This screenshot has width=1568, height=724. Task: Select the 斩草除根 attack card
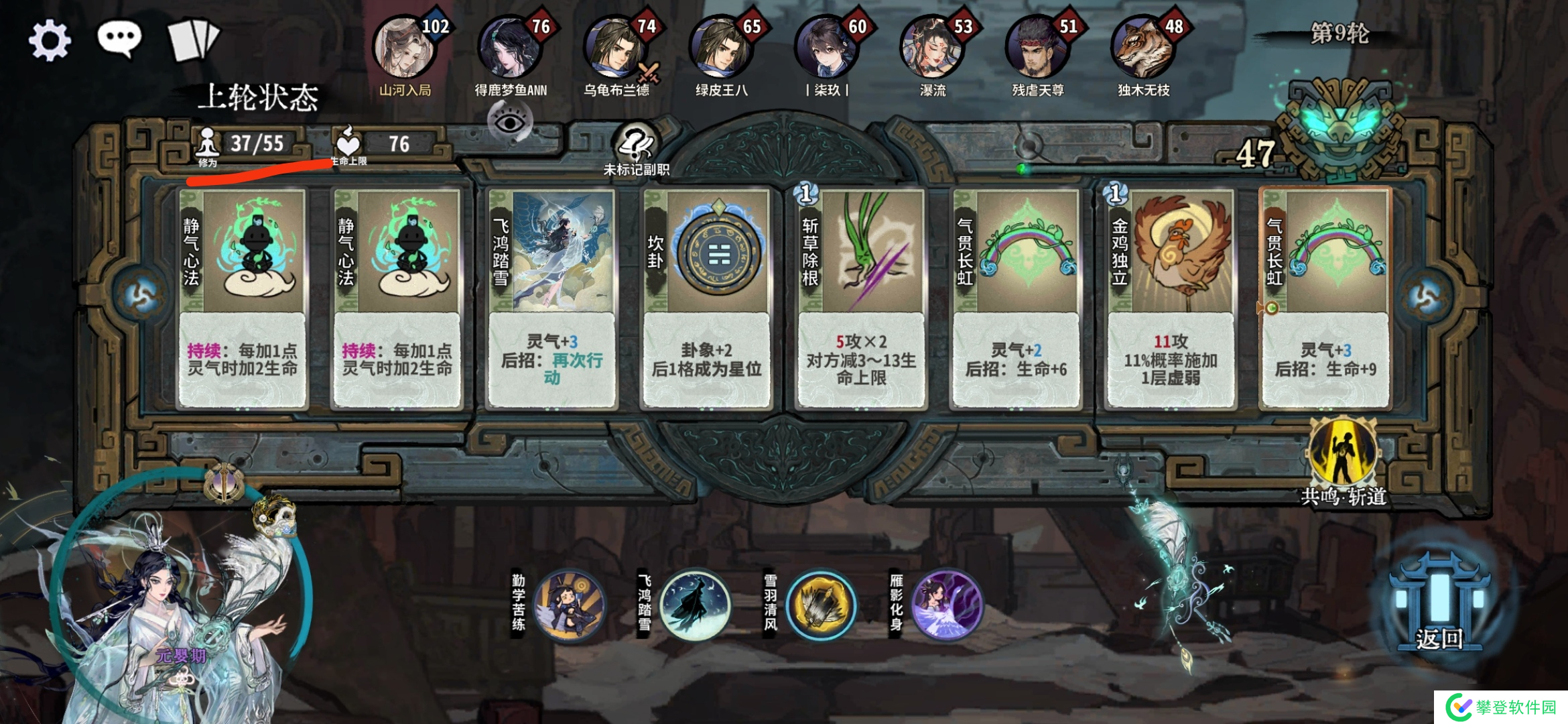[861, 298]
